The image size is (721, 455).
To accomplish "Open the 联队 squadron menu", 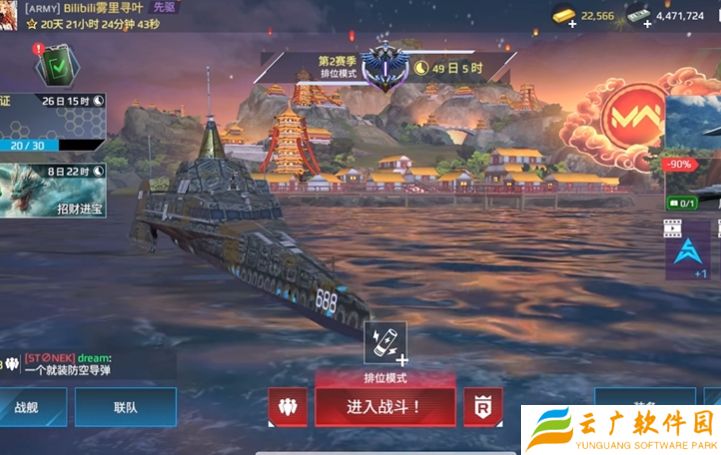I will point(126,408).
